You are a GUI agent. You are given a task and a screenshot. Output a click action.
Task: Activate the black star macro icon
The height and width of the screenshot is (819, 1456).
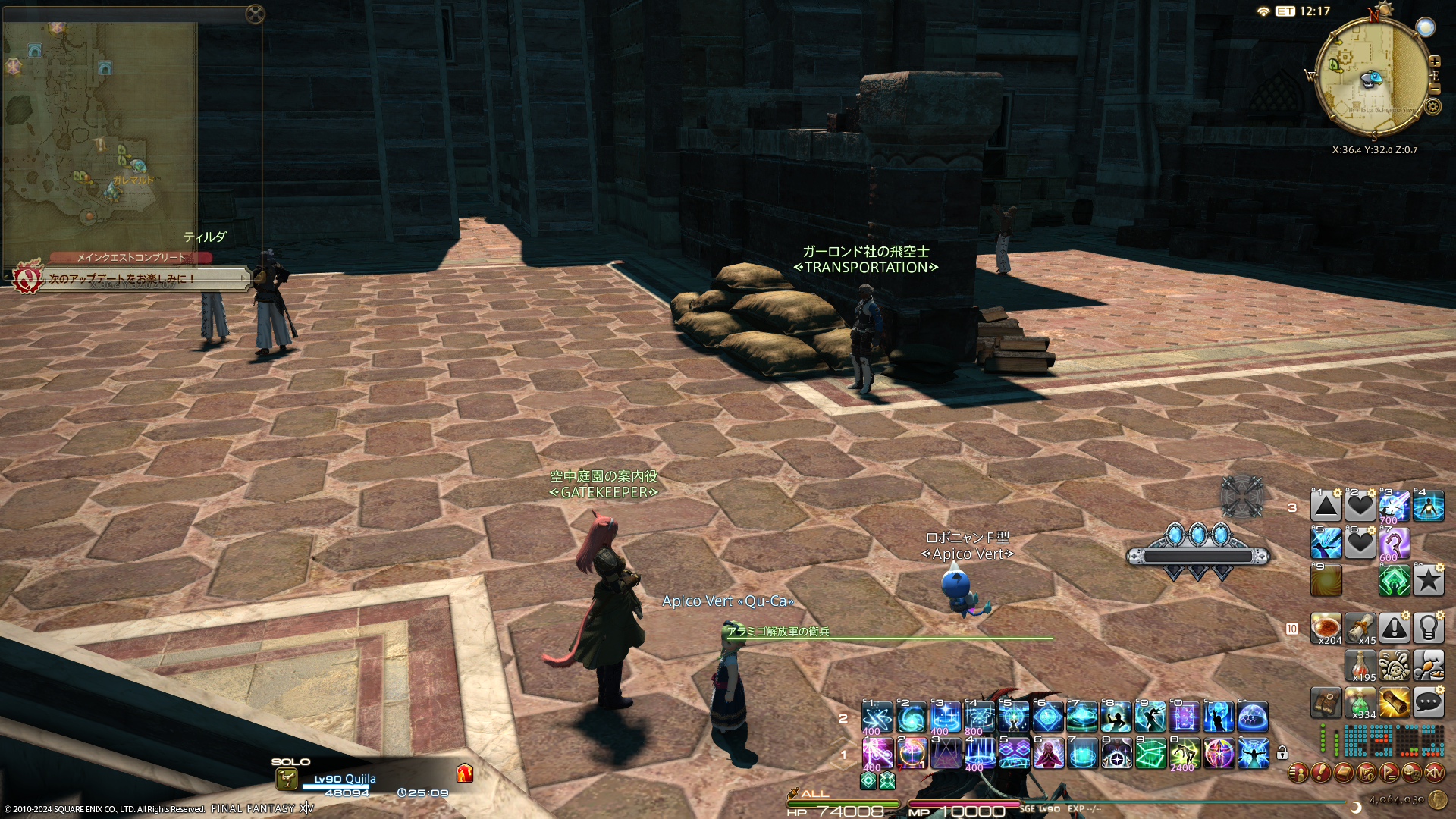click(1428, 581)
